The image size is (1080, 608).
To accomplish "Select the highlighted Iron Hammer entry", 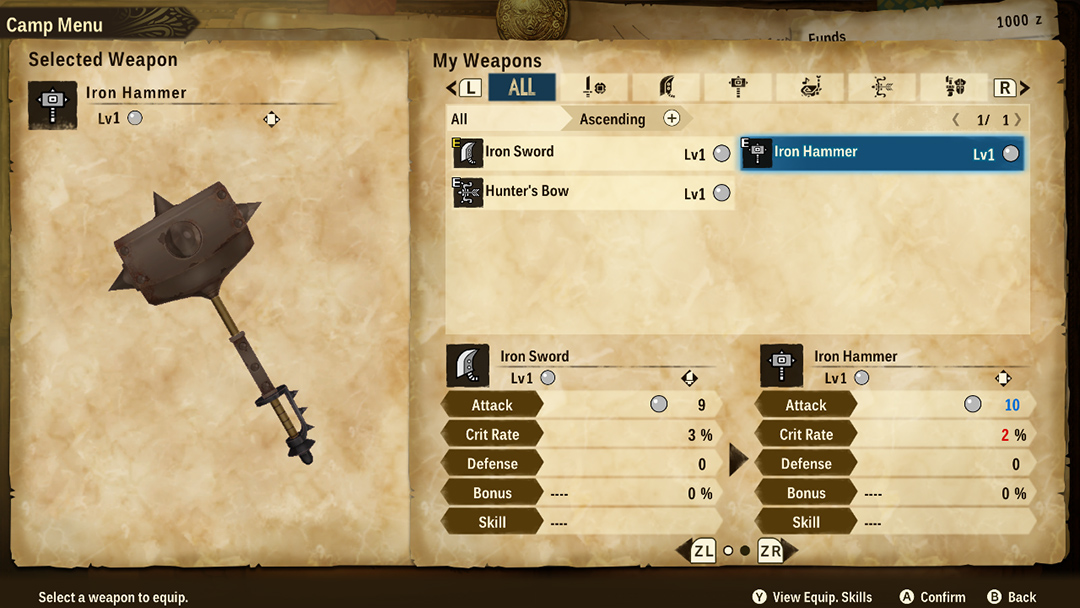I will [881, 153].
